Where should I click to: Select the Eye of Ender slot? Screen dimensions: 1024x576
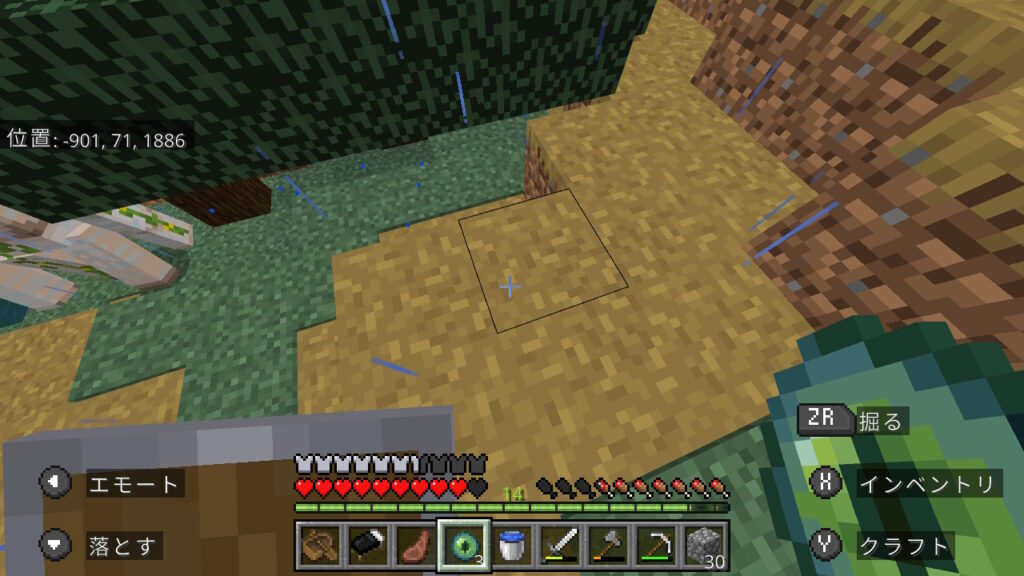click(463, 546)
